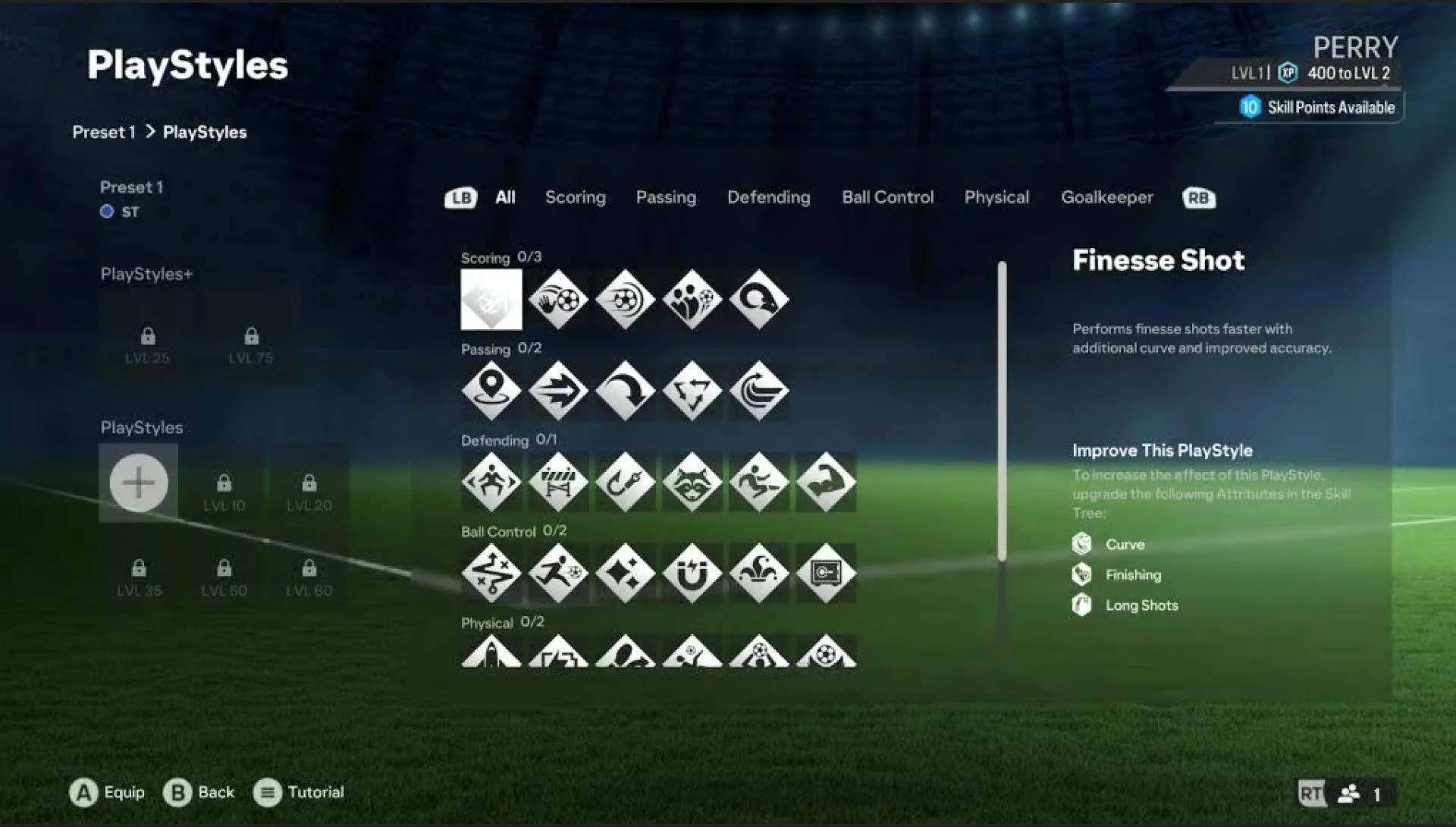
Task: Select the Tiki Taka triangle-arrows passing playstyle
Action: click(x=691, y=391)
